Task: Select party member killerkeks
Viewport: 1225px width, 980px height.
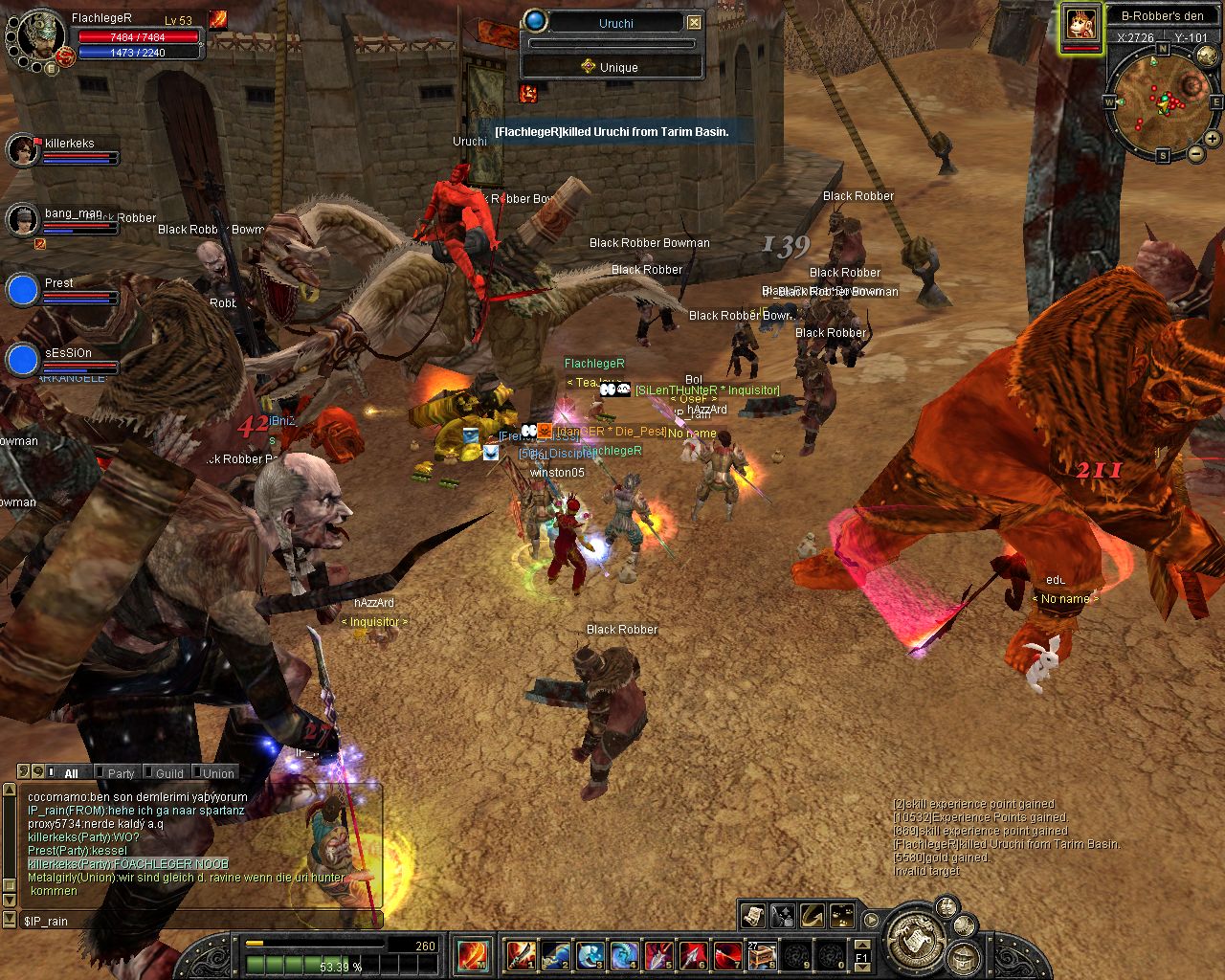Action: (23, 149)
